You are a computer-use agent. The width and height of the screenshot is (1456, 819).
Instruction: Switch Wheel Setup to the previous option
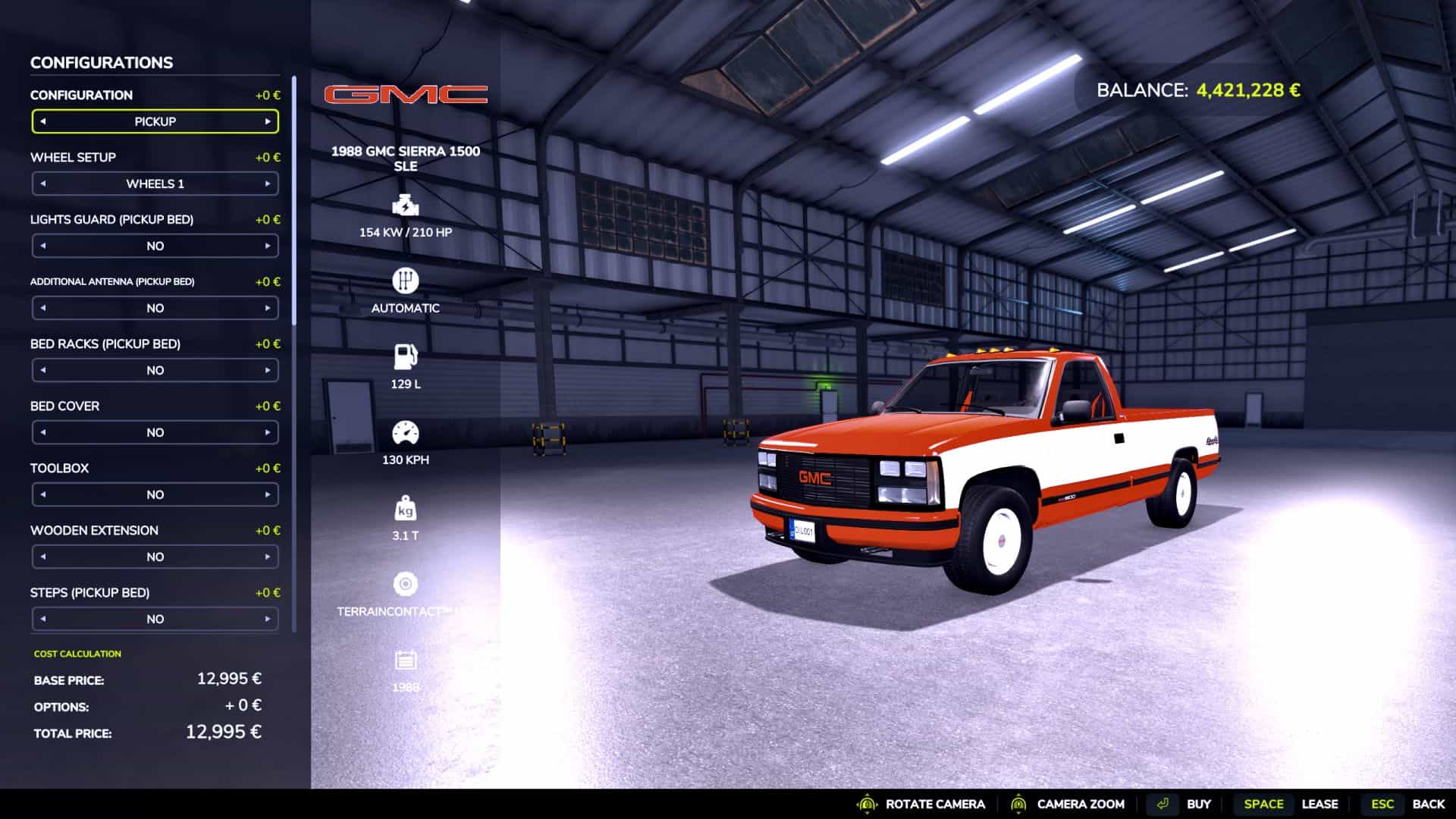point(43,184)
